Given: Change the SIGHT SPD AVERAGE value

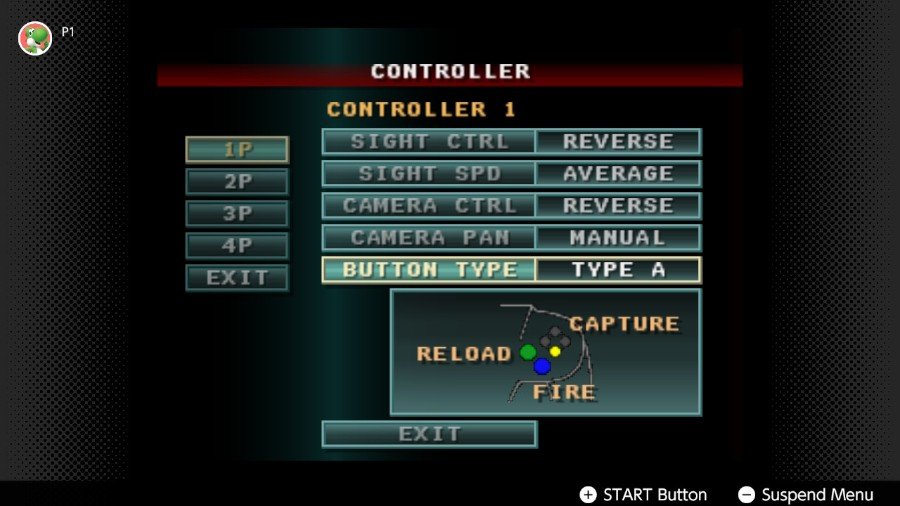Looking at the screenshot, I should click(618, 174).
